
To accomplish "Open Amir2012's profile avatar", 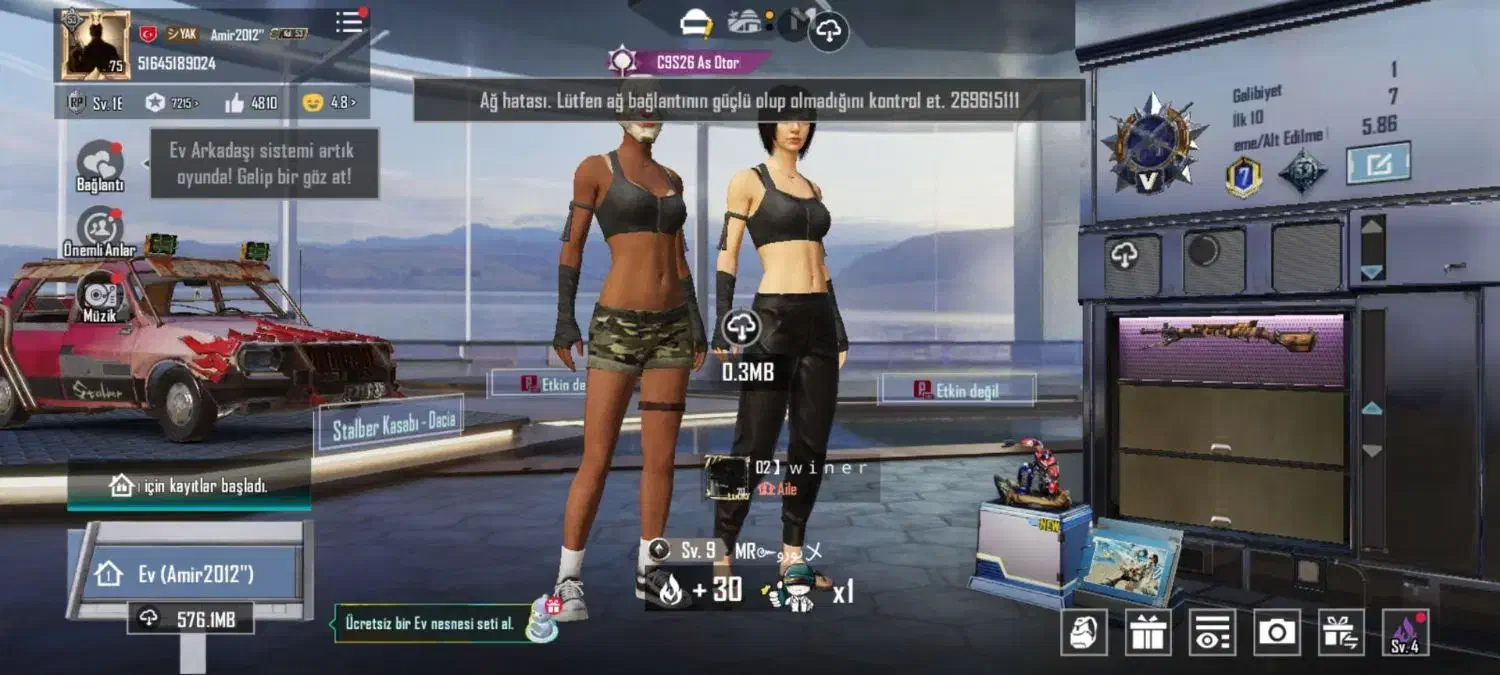I will (x=96, y=45).
